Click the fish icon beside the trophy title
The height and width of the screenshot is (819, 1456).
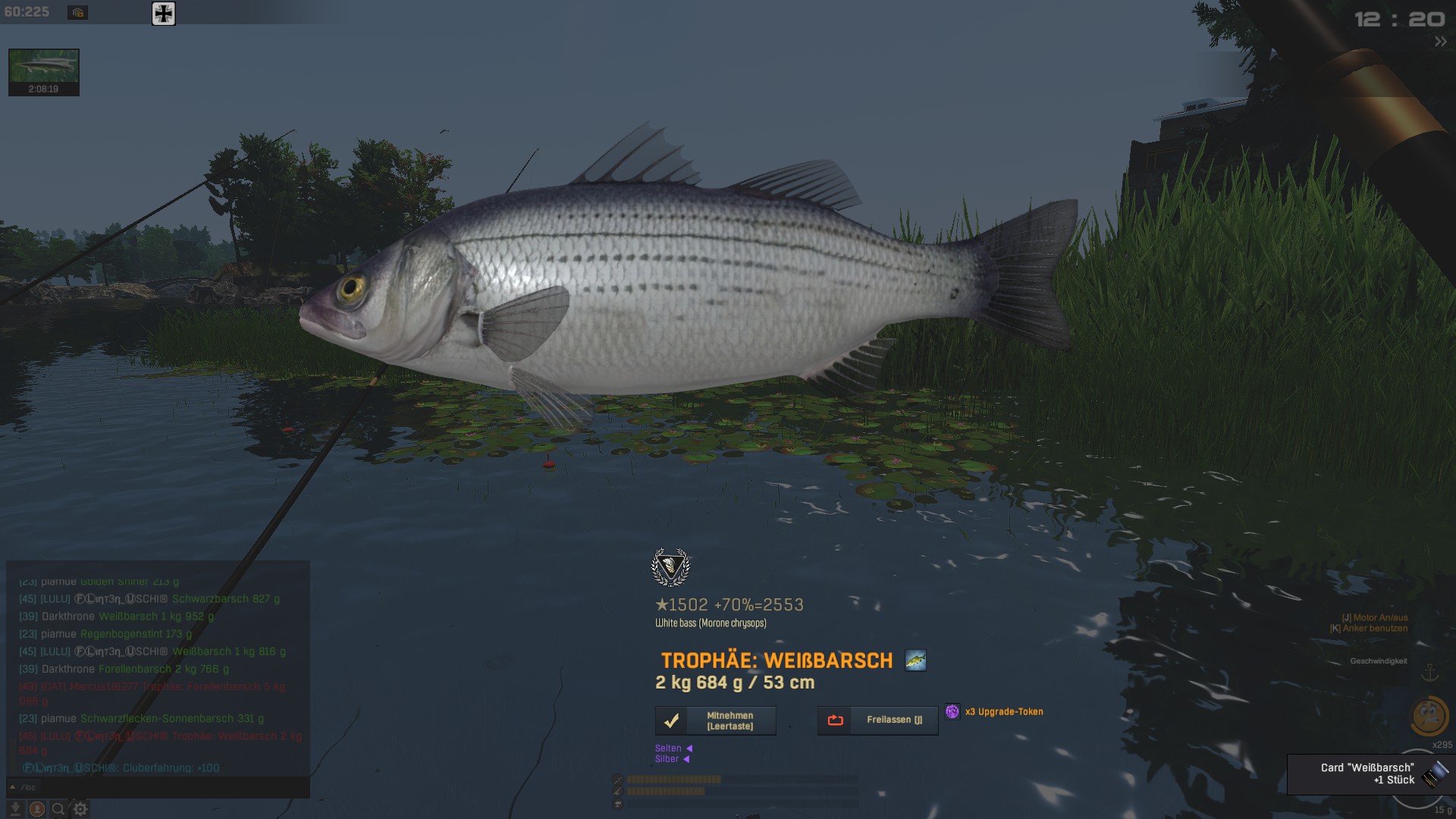tap(915, 661)
